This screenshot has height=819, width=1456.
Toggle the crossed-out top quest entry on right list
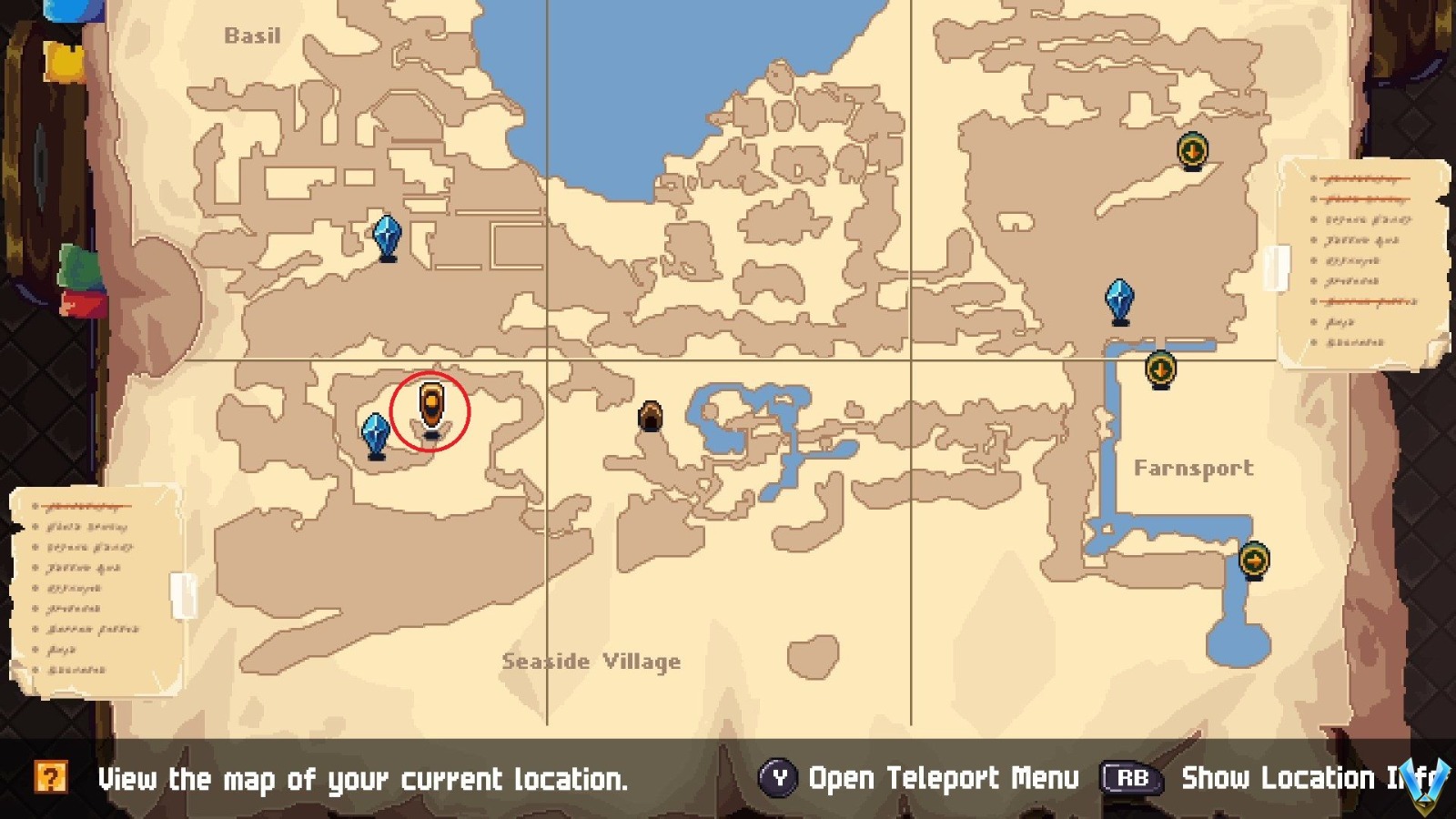point(1360,178)
